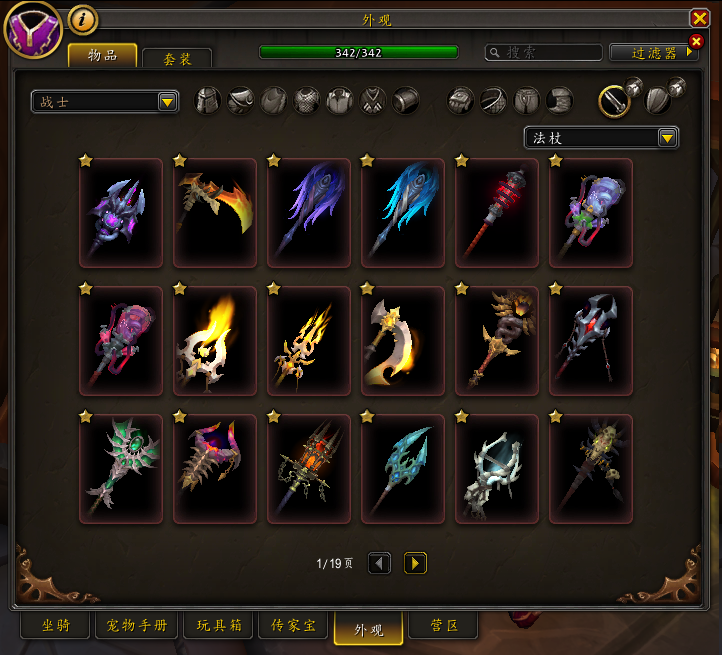Switch to the 套装 sets tab
Image resolution: width=722 pixels, height=655 pixels.
[178, 58]
